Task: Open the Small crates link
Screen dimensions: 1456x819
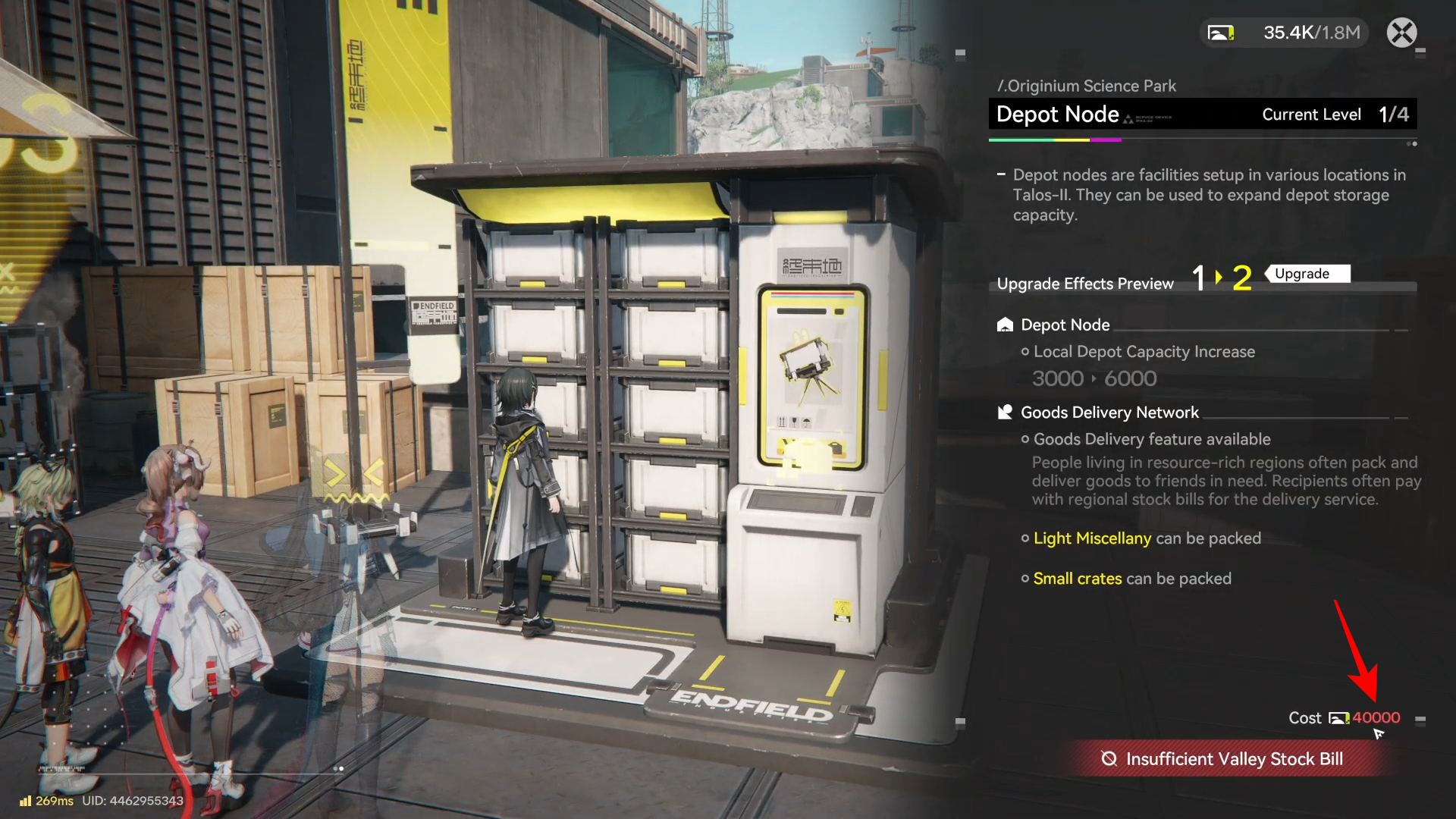Action: (1077, 579)
